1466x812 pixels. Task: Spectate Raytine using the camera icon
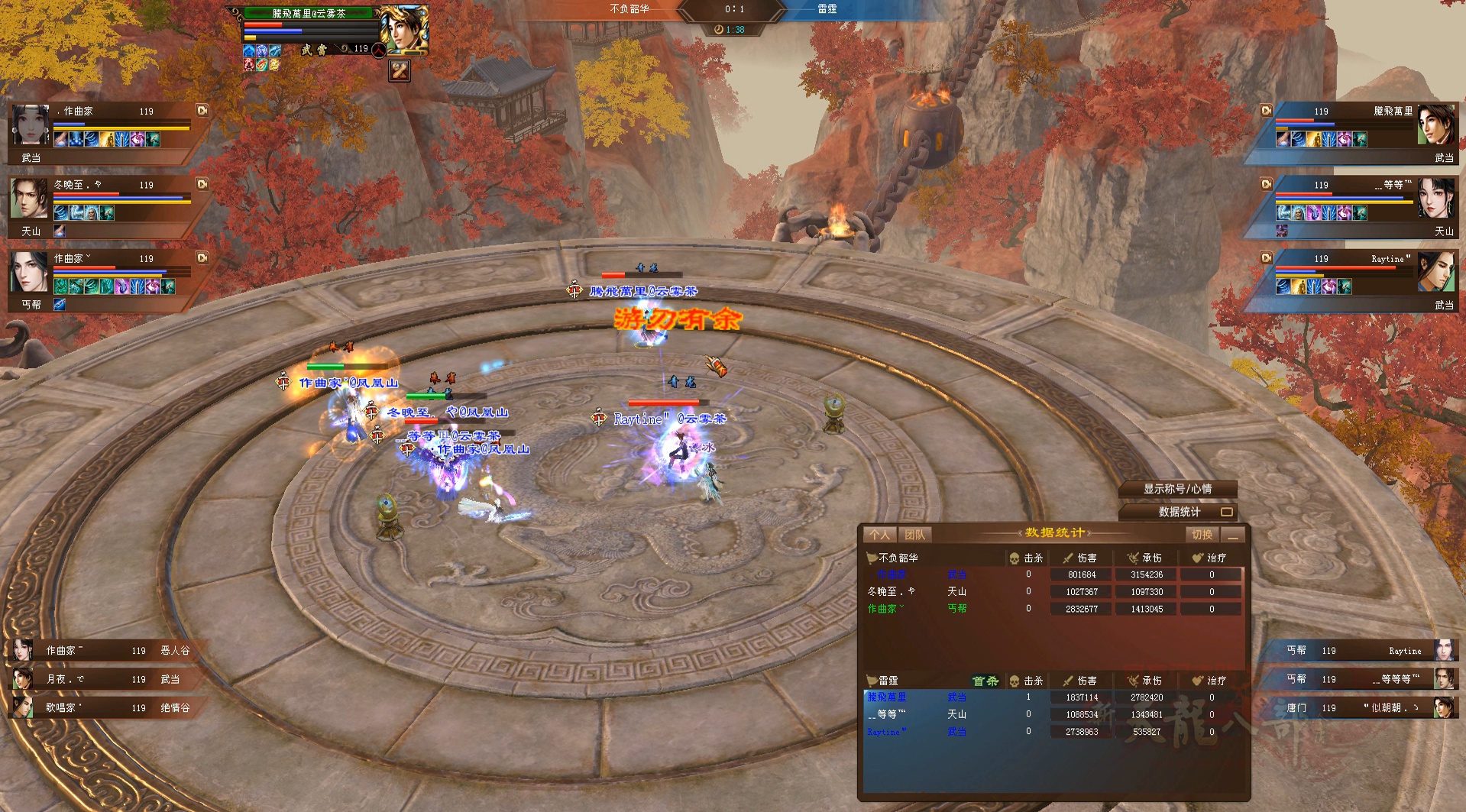click(x=1266, y=258)
